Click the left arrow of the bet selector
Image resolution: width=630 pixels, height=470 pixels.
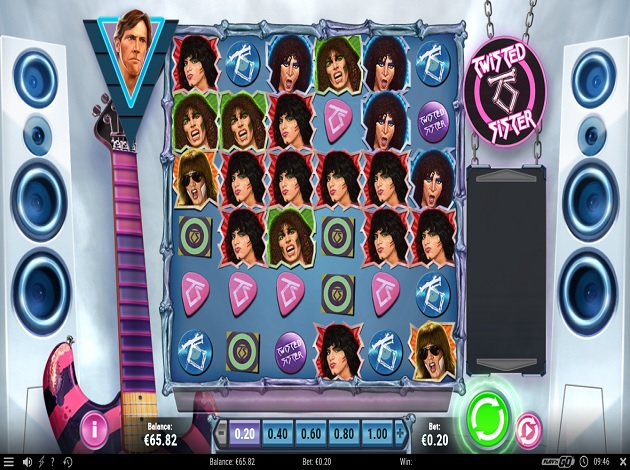pos(223,434)
